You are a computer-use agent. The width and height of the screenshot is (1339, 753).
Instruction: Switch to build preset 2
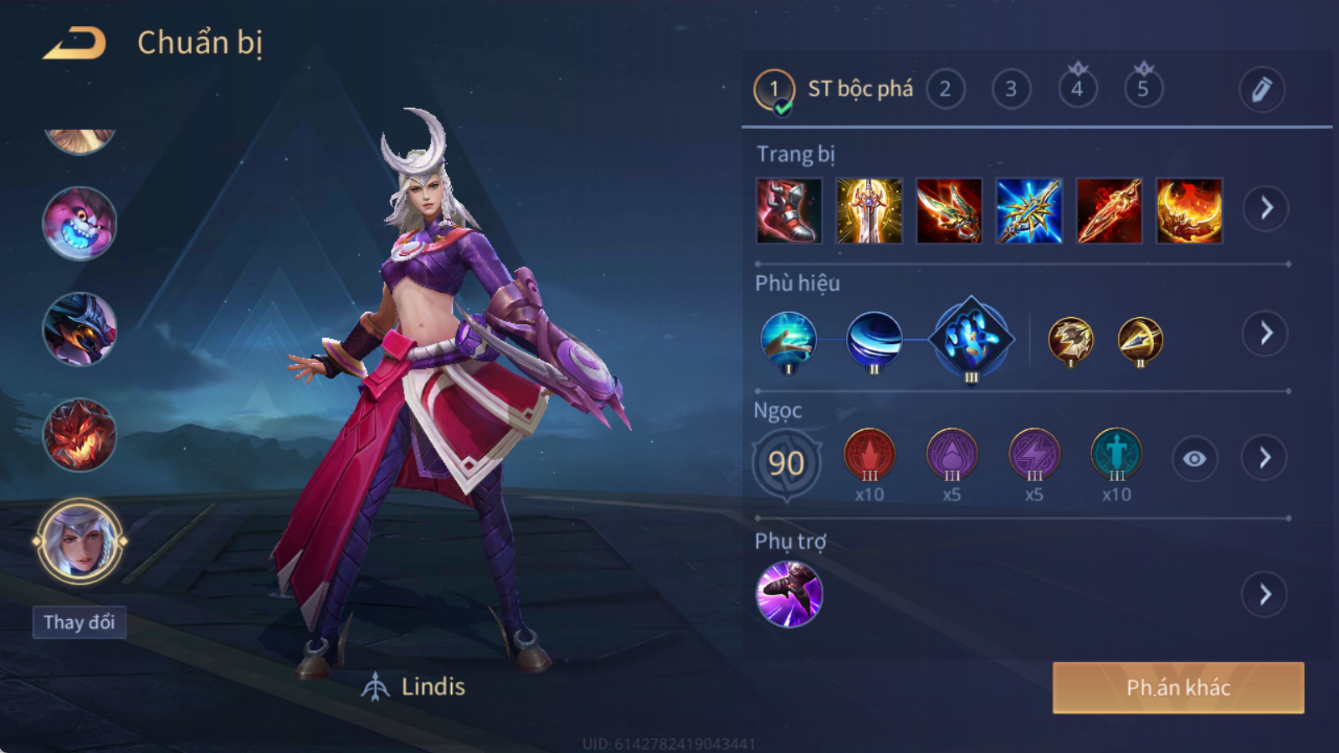(x=945, y=90)
